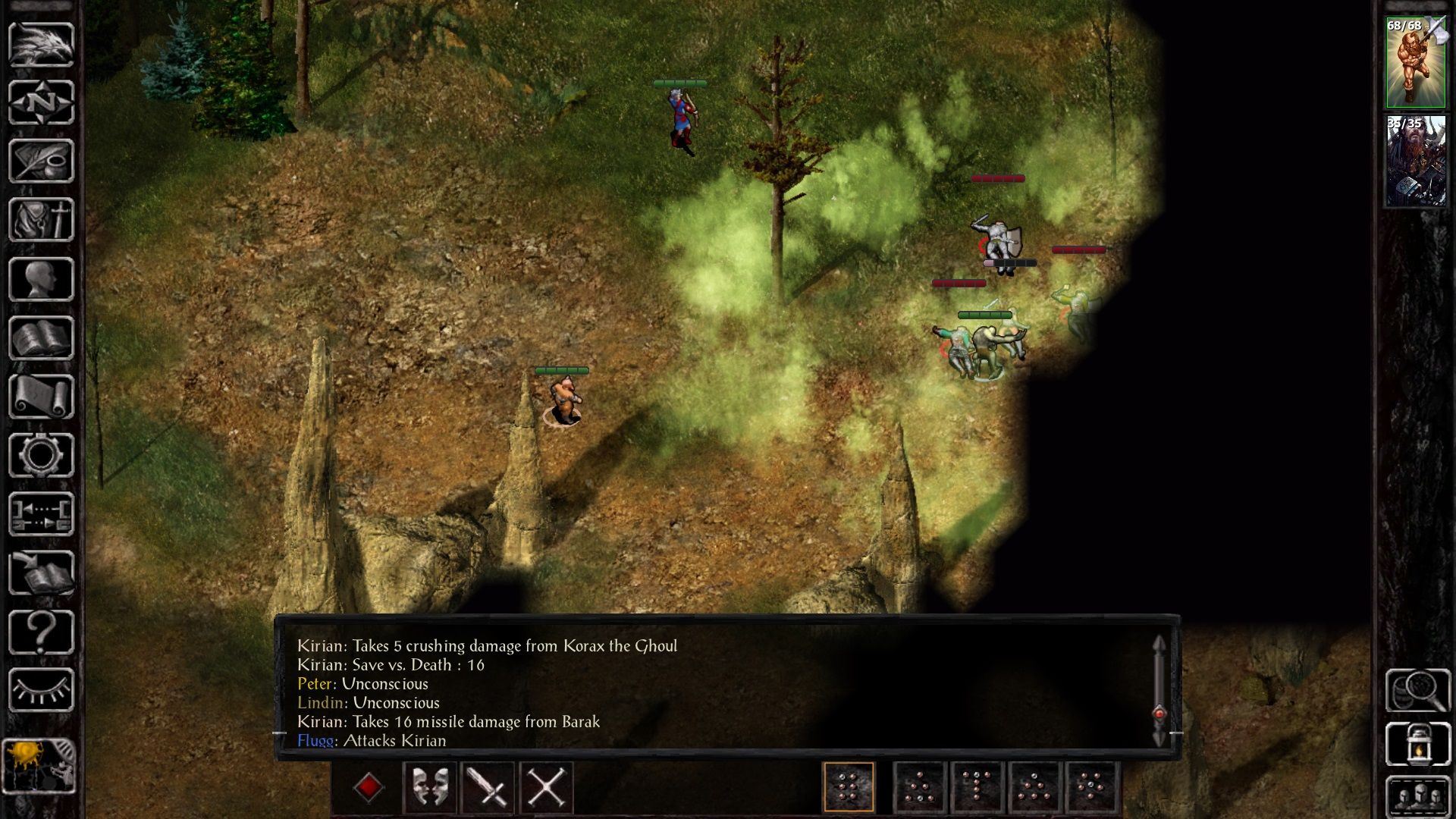Select all party with the three helmets icon

pyautogui.click(x=1417, y=796)
